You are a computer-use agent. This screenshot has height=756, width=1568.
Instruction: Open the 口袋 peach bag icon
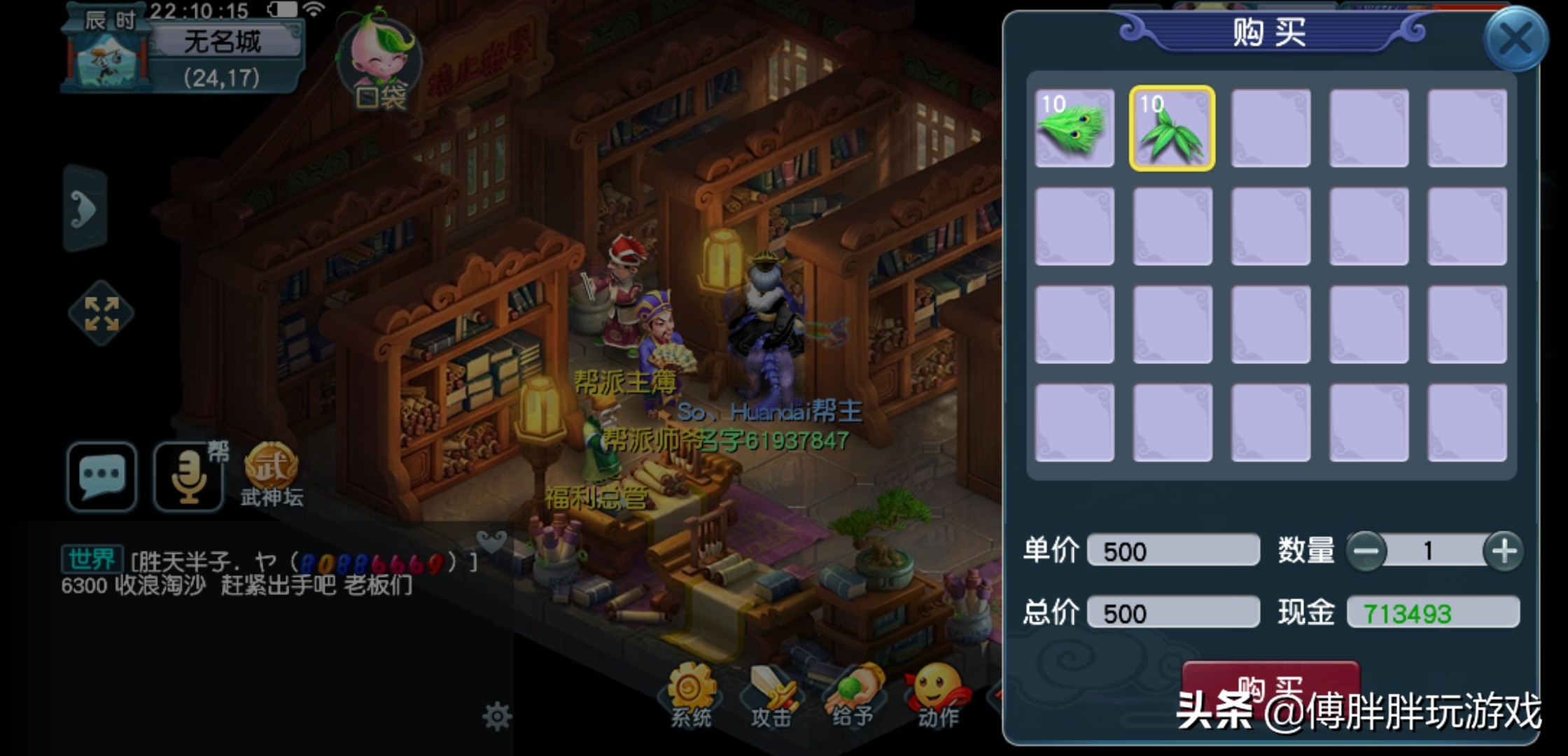[x=379, y=64]
